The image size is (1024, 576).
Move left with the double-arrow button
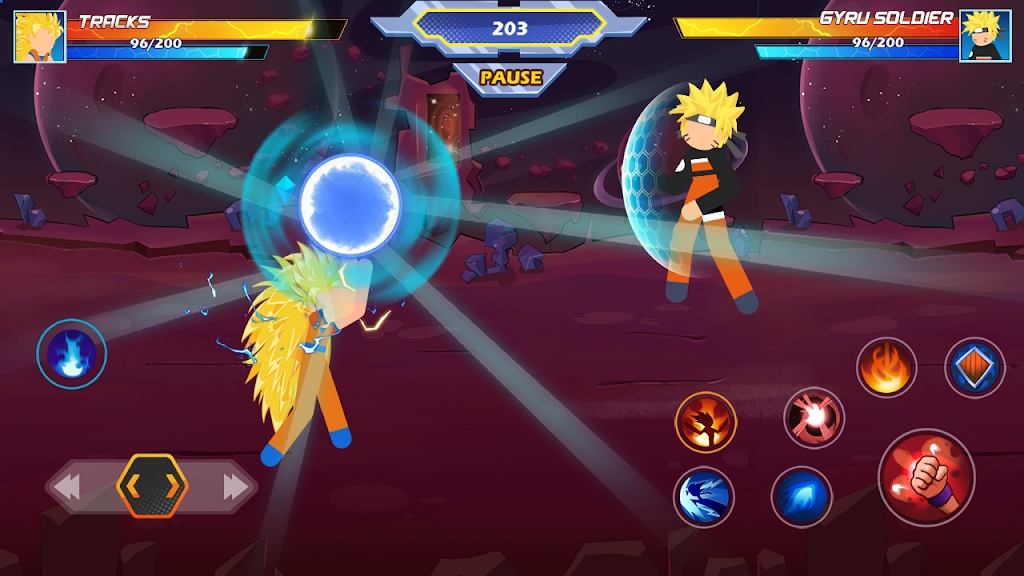[67, 487]
